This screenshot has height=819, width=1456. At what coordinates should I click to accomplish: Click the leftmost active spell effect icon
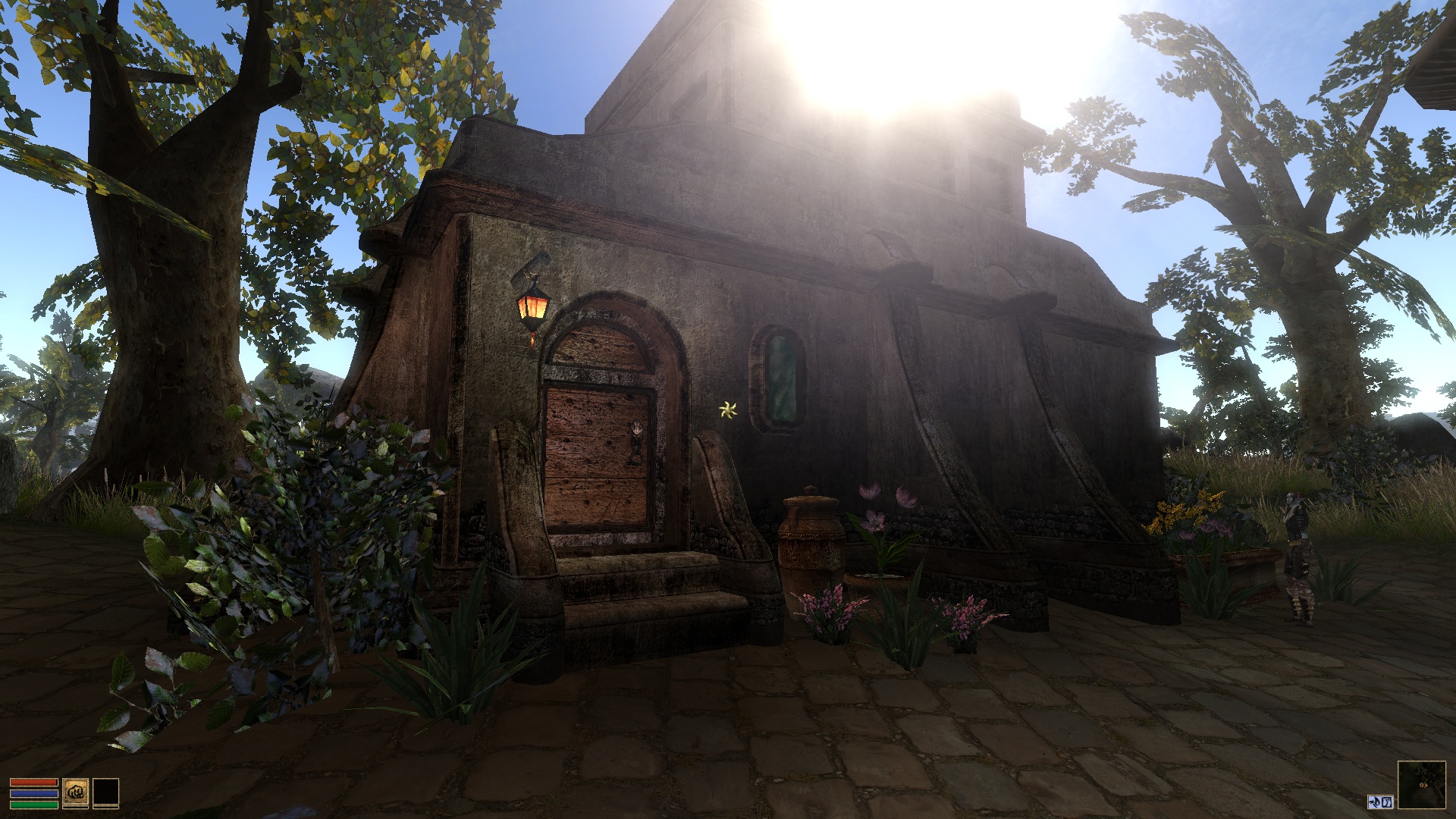1373,802
